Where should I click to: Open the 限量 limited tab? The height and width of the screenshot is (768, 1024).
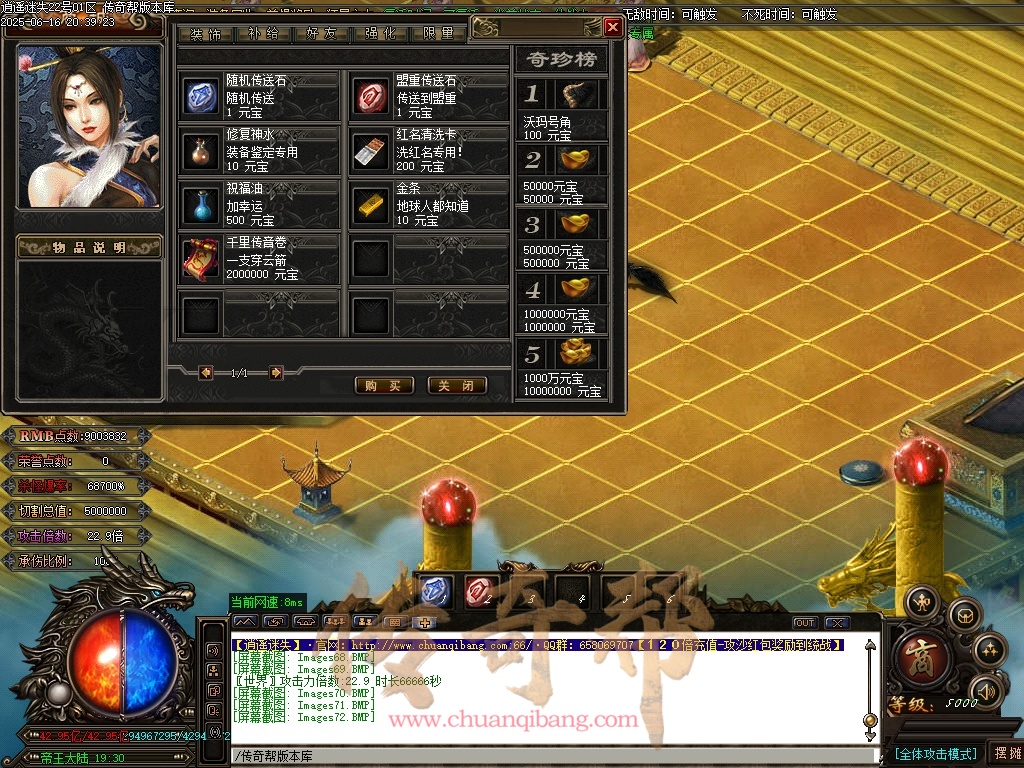438,34
